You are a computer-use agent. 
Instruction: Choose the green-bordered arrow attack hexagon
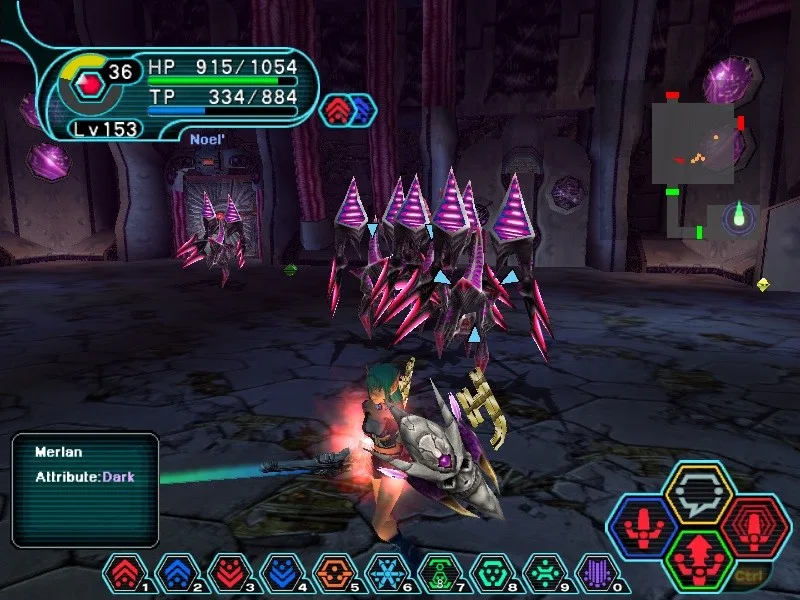click(699, 556)
